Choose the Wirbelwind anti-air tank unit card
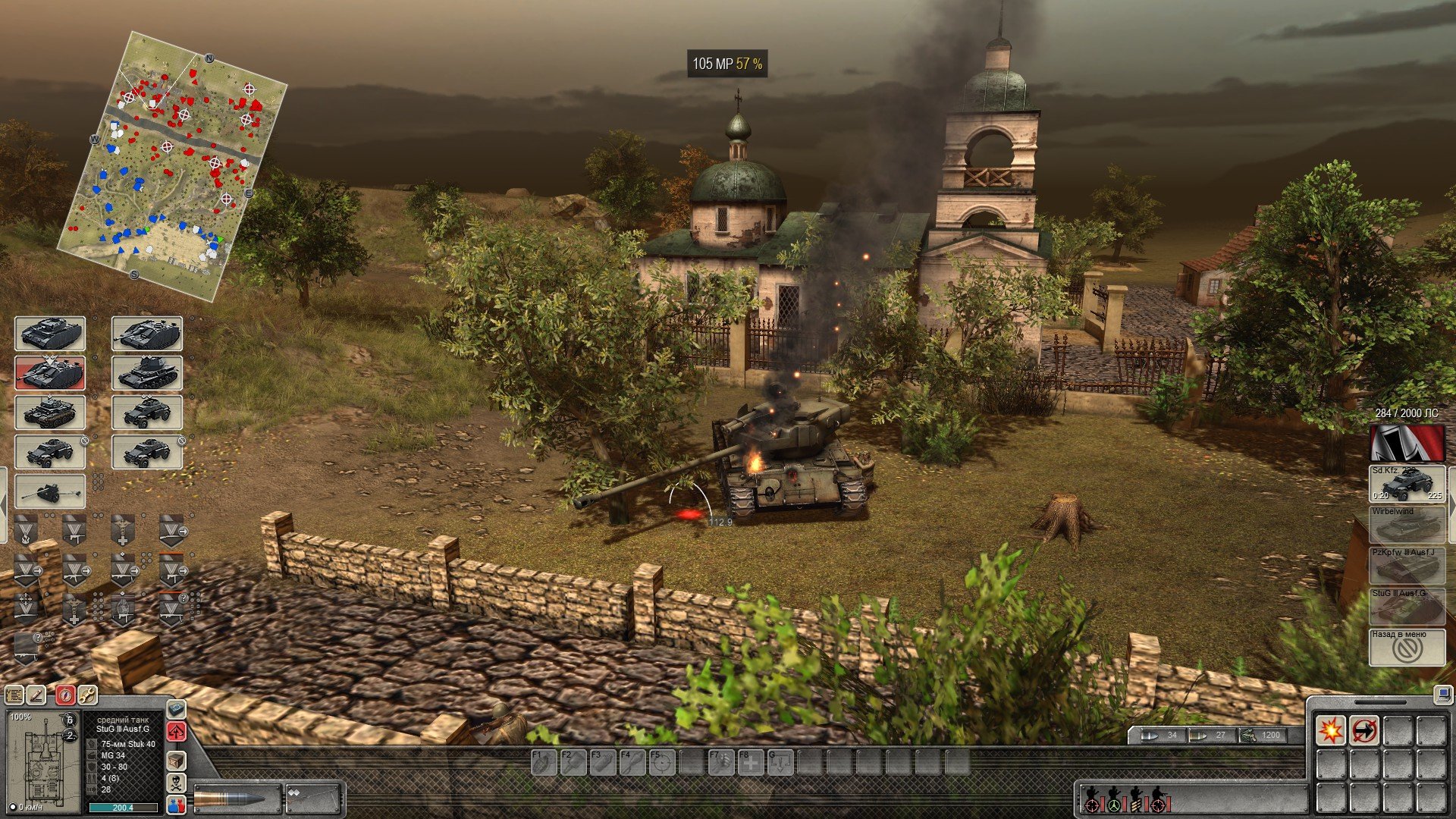 click(x=147, y=373)
